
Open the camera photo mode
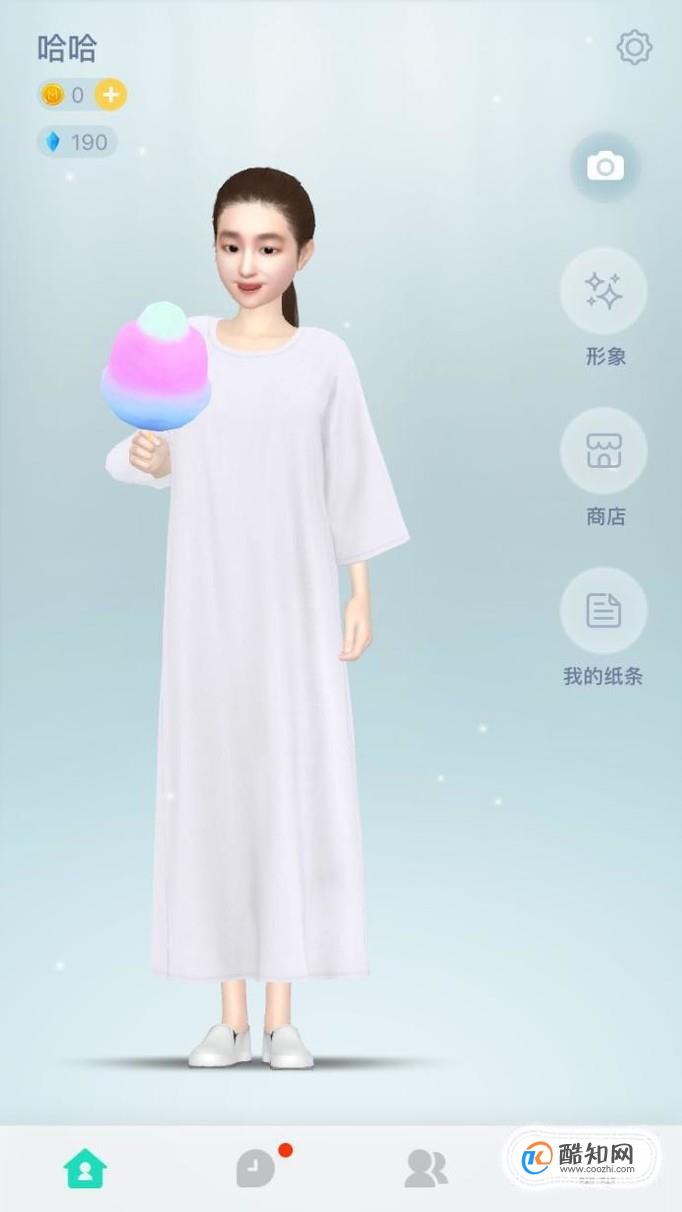pos(604,167)
